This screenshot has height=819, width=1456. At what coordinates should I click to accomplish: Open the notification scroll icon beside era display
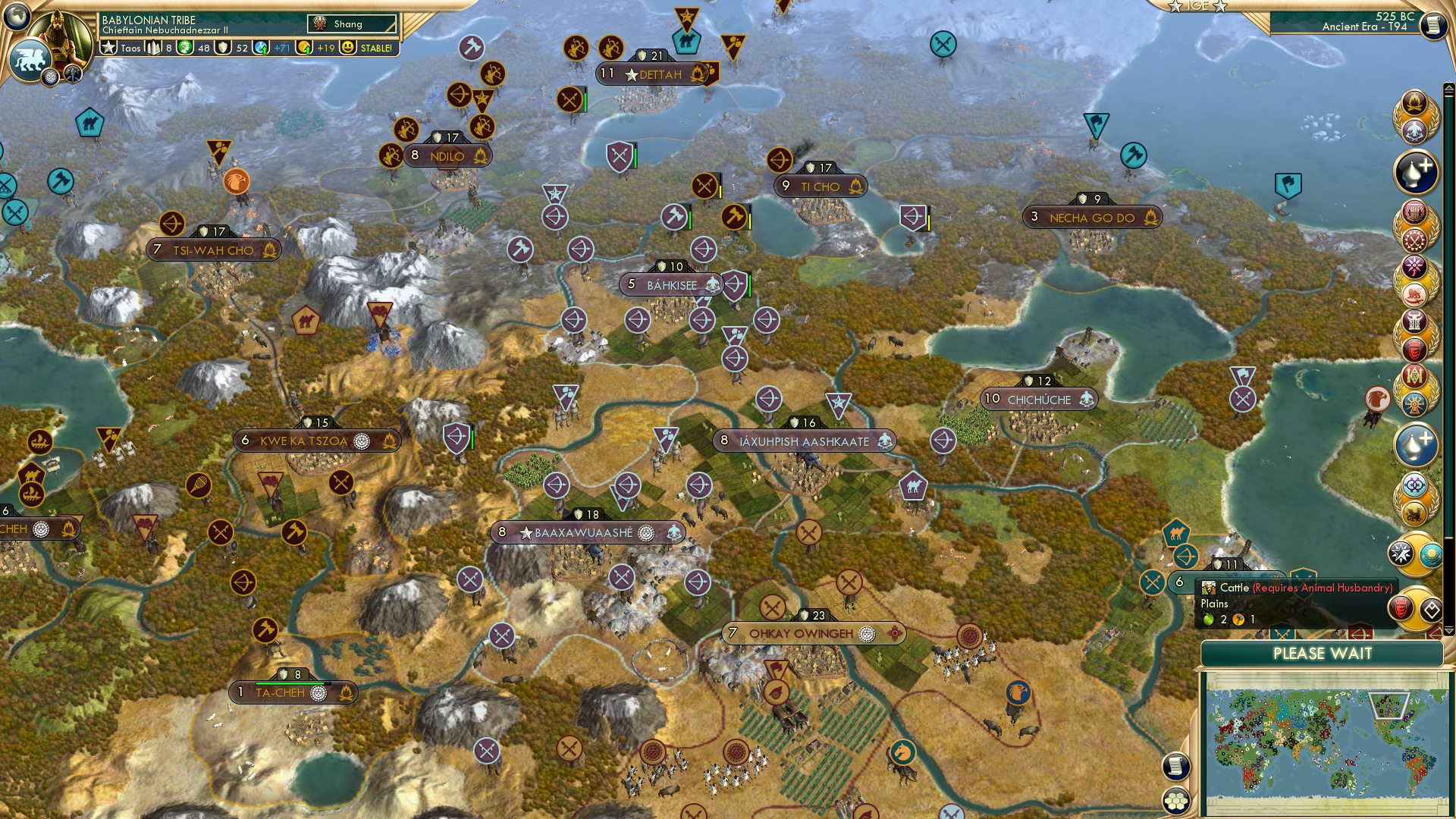[x=1436, y=26]
